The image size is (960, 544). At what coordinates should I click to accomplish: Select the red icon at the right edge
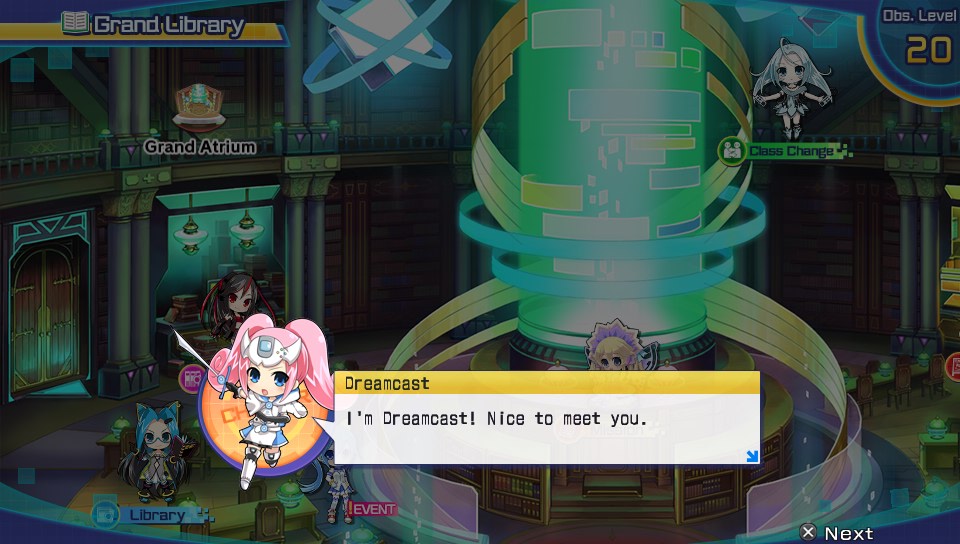coord(952,367)
